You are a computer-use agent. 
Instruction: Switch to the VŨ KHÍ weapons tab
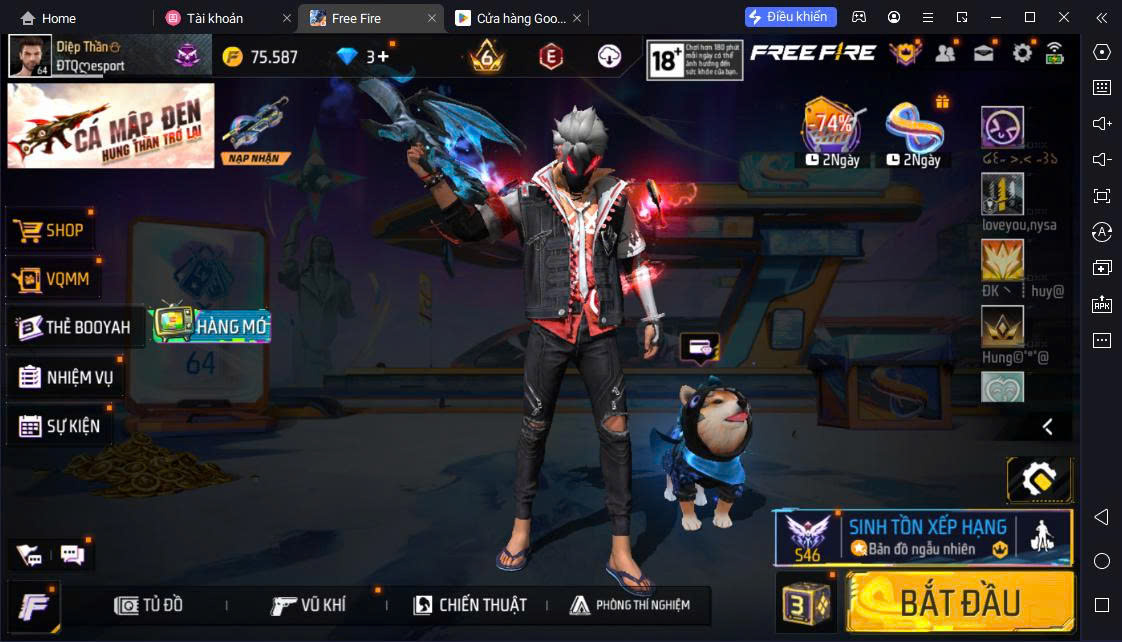(x=309, y=605)
